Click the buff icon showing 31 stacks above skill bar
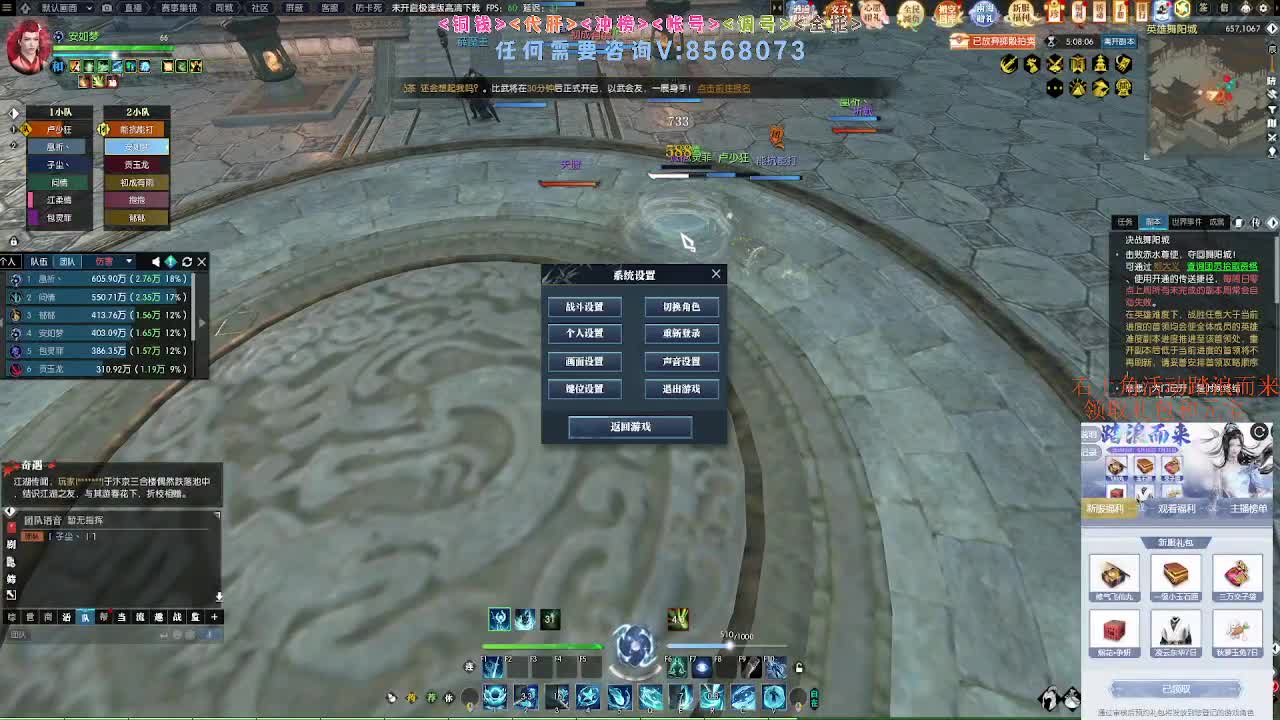1280x720 pixels. (550, 619)
